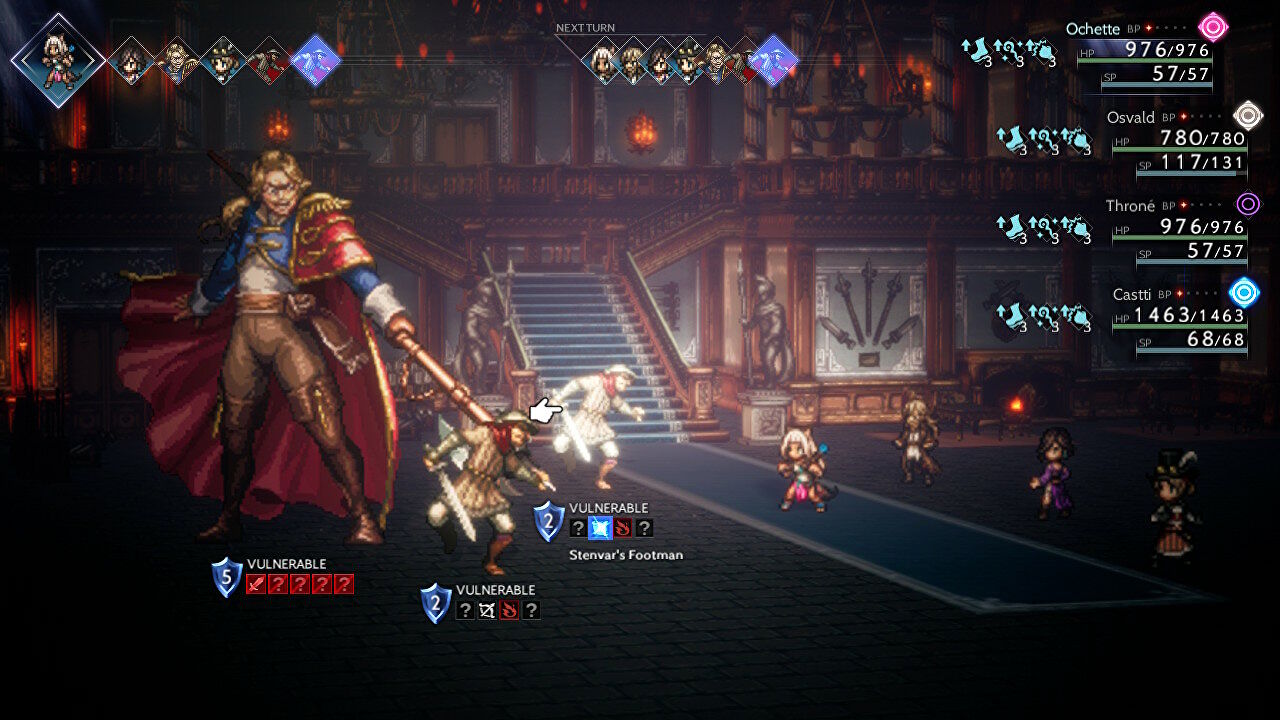Select Ochette's pink targeting reticle
1280x720 pixels.
pyautogui.click(x=1211, y=27)
